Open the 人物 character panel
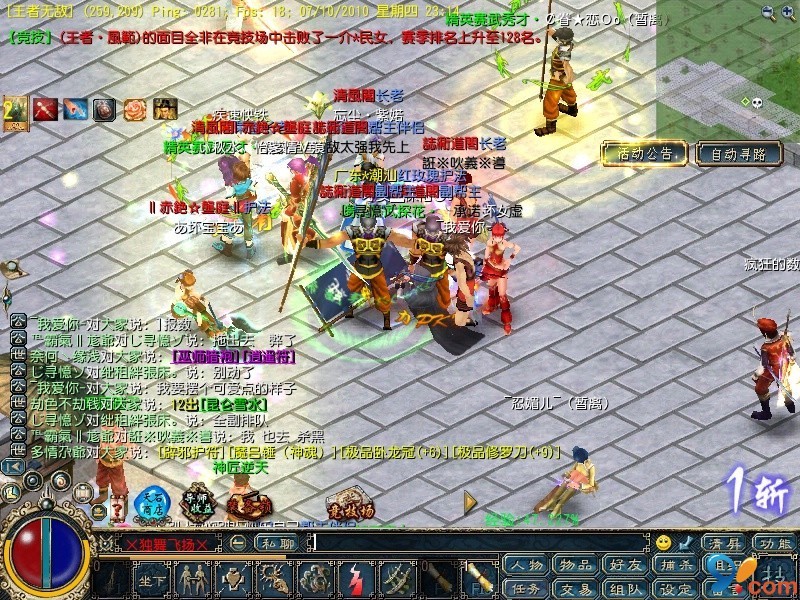This screenshot has height=600, width=800. (526, 566)
